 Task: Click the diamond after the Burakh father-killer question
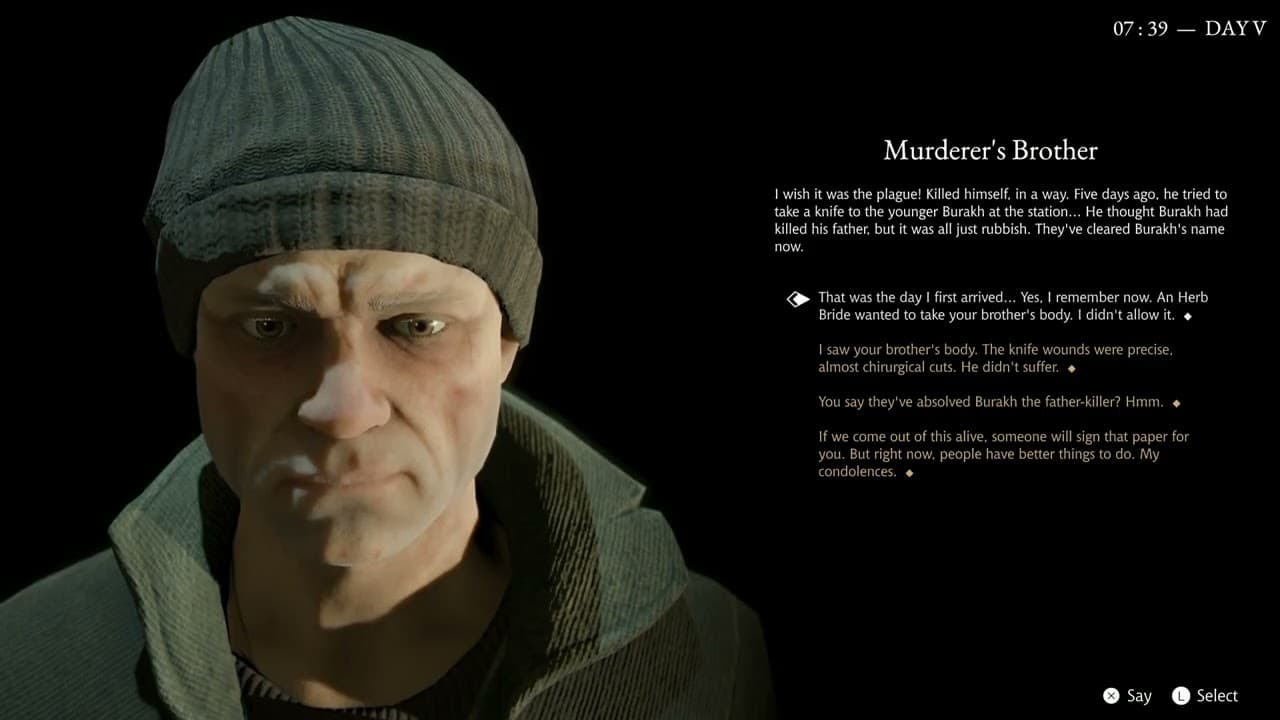1176,403
